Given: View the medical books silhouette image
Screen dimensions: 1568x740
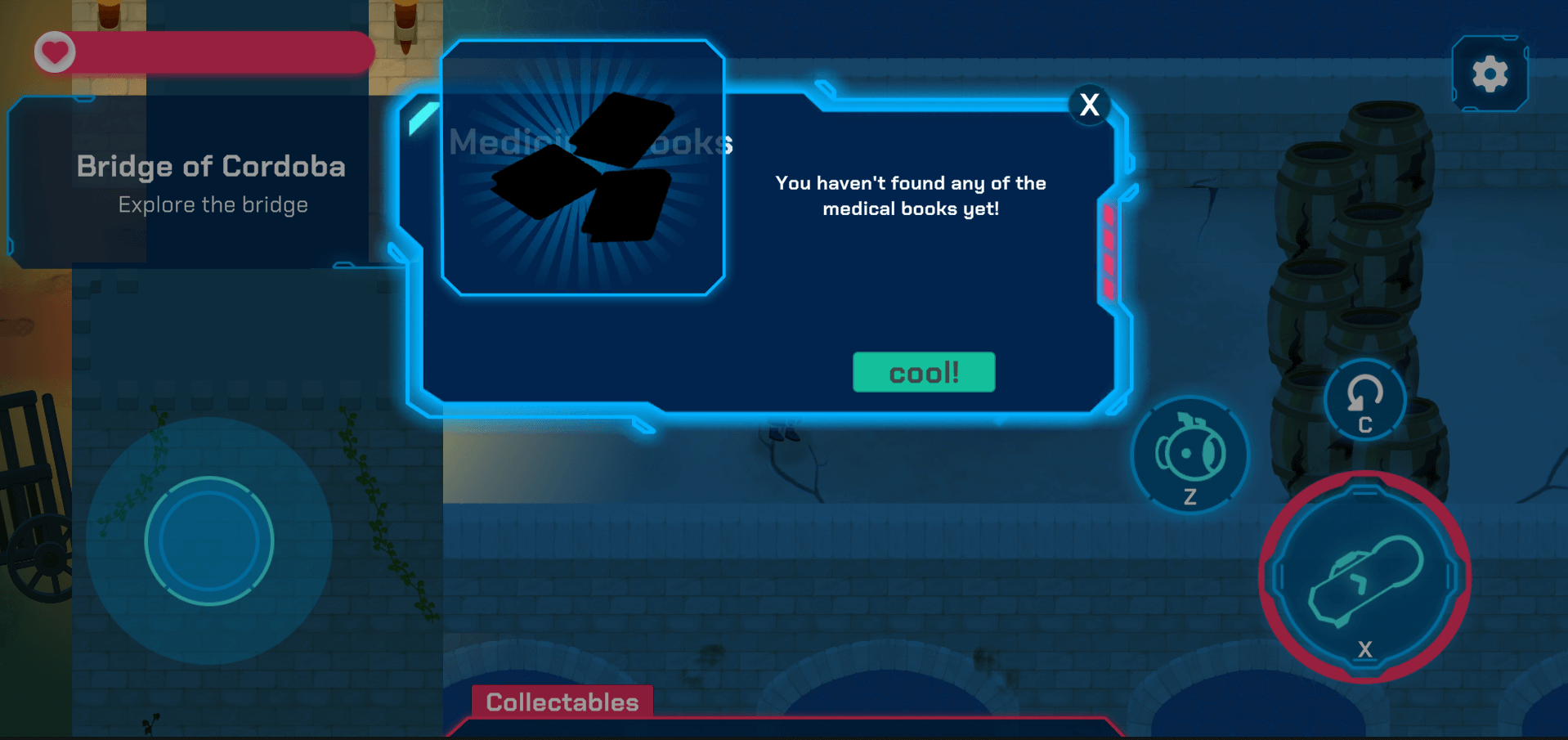Looking at the screenshot, I should point(583,168).
